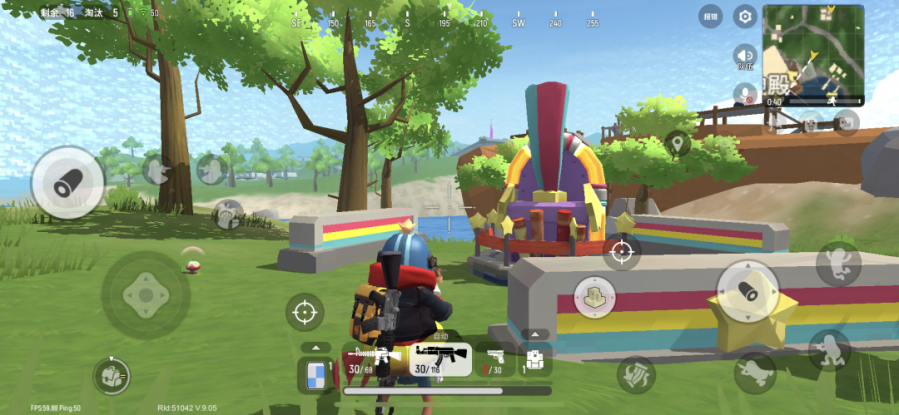Toggle the team voice speaker

point(745,55)
